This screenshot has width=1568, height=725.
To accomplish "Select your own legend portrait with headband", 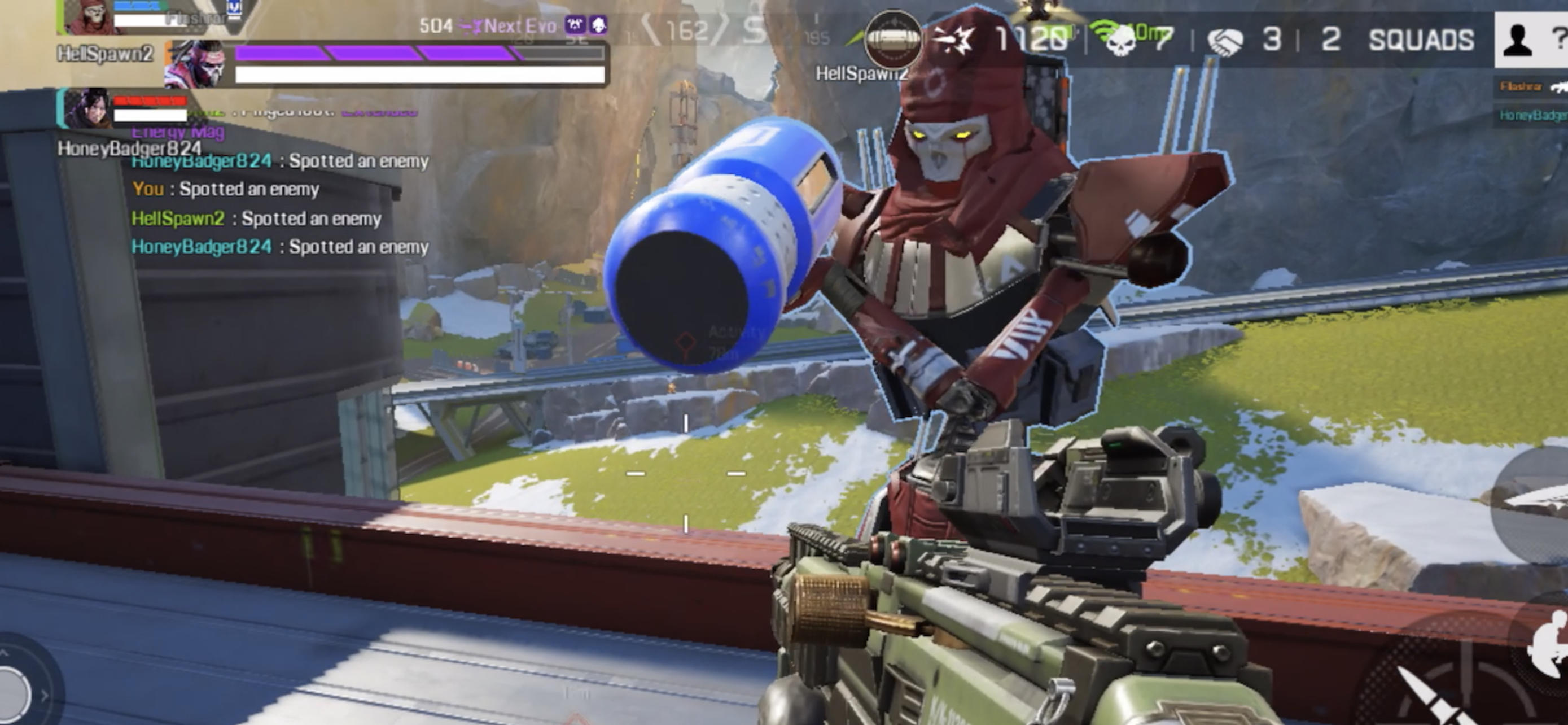I will pyautogui.click(x=195, y=64).
